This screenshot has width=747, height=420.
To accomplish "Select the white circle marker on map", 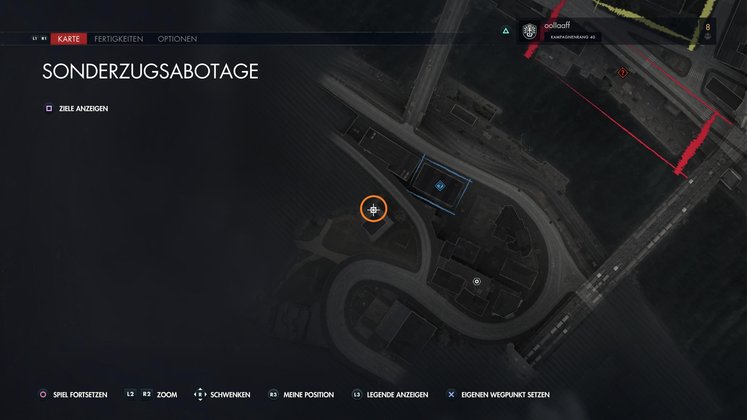I will point(477,282).
